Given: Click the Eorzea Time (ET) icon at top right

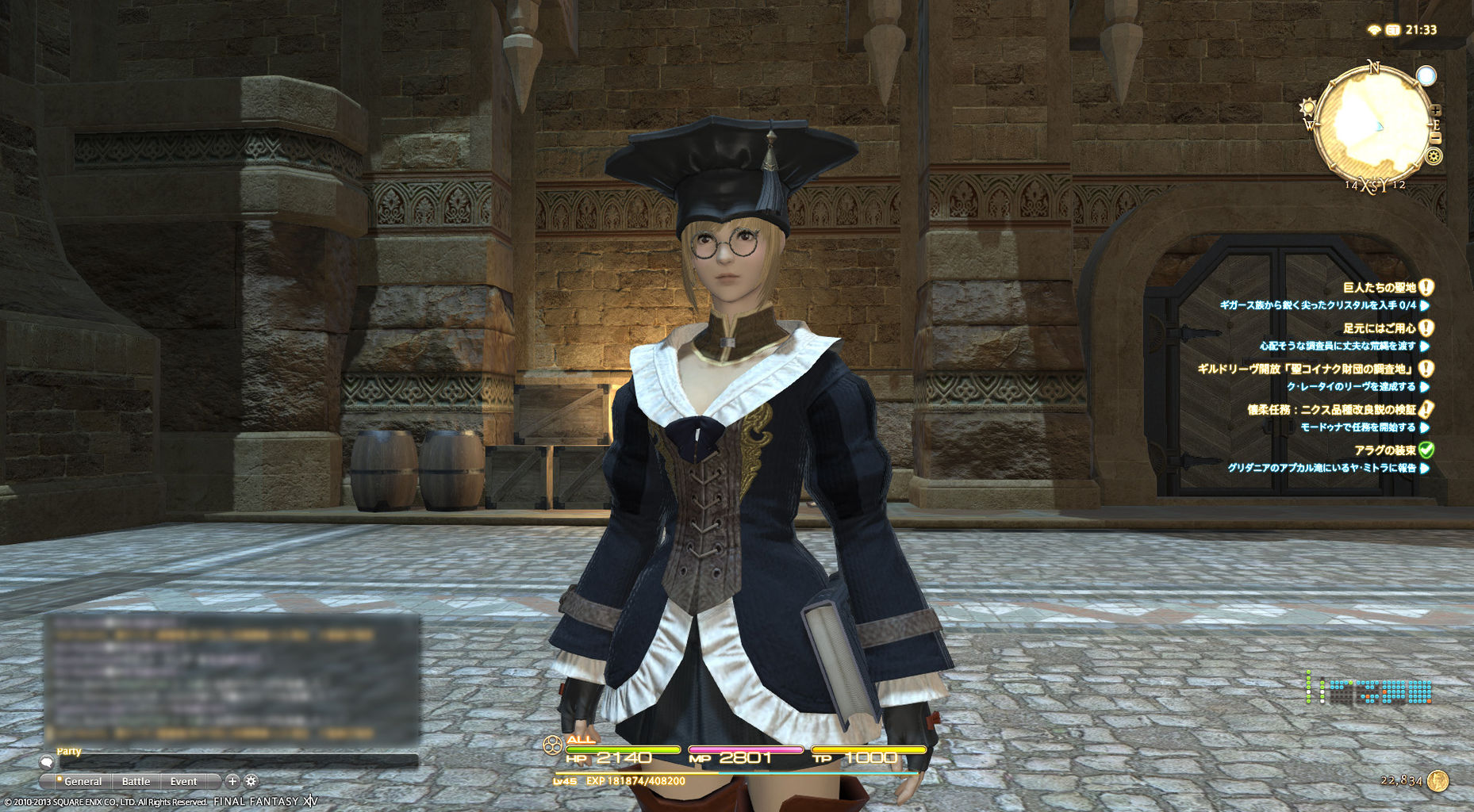Looking at the screenshot, I should click(1392, 29).
